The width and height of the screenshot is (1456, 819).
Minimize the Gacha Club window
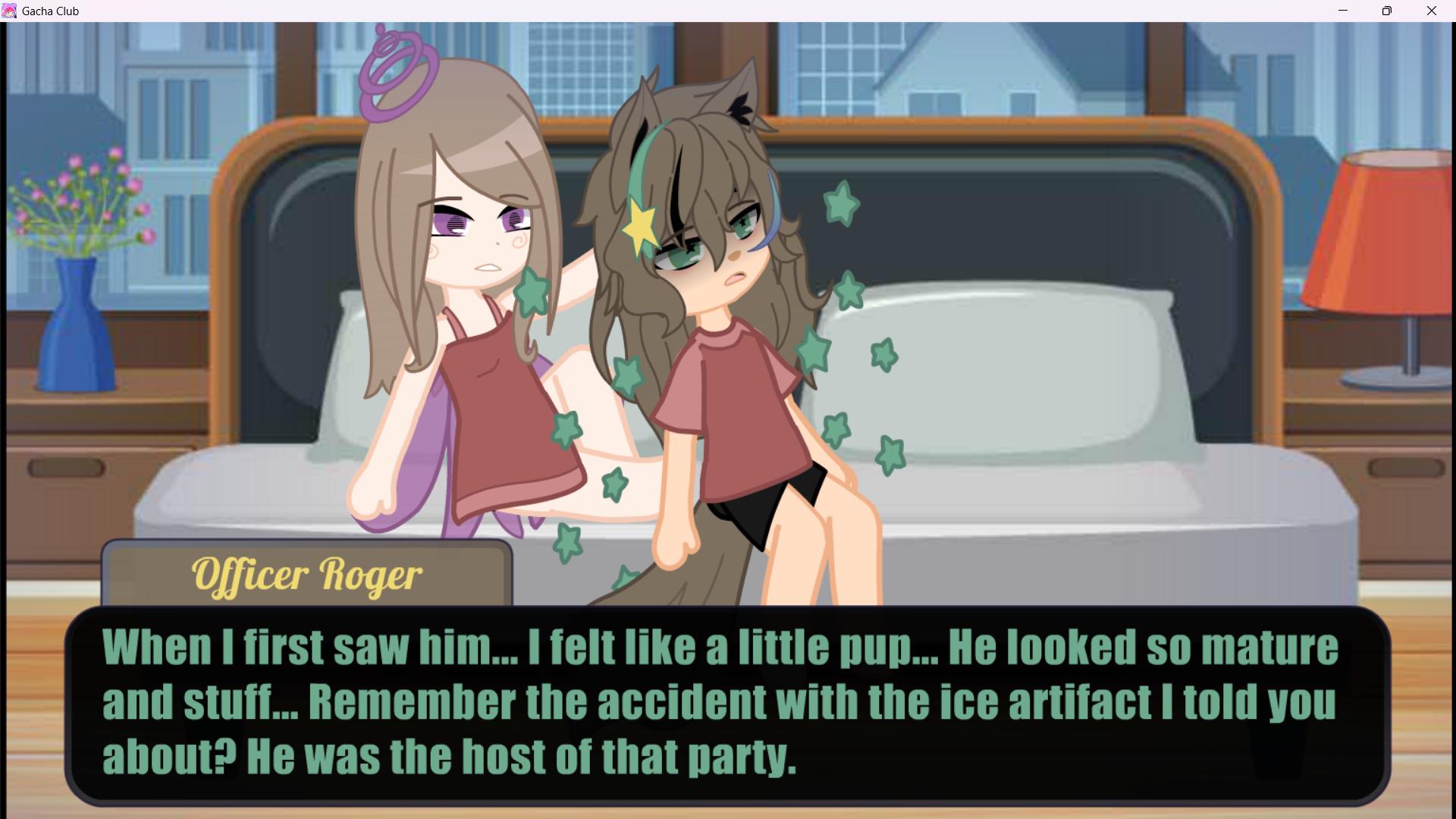(x=1343, y=11)
